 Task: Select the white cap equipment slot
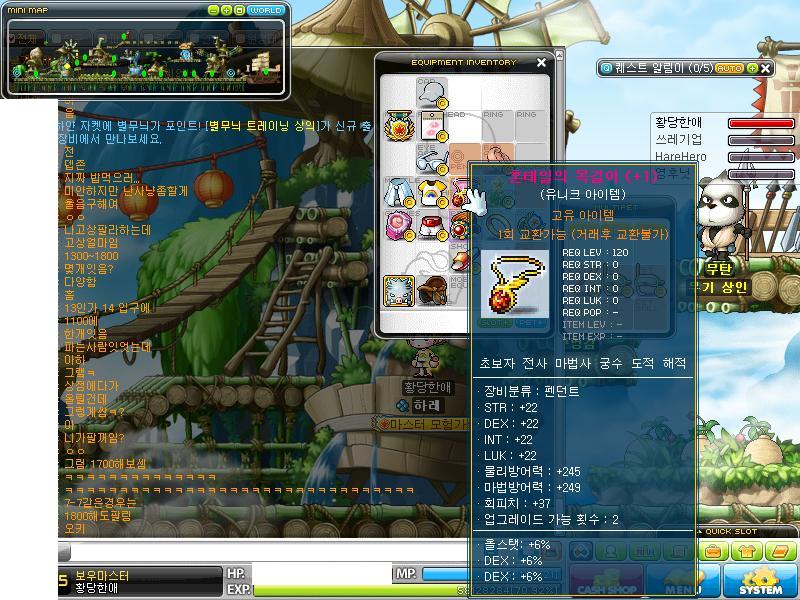431,92
